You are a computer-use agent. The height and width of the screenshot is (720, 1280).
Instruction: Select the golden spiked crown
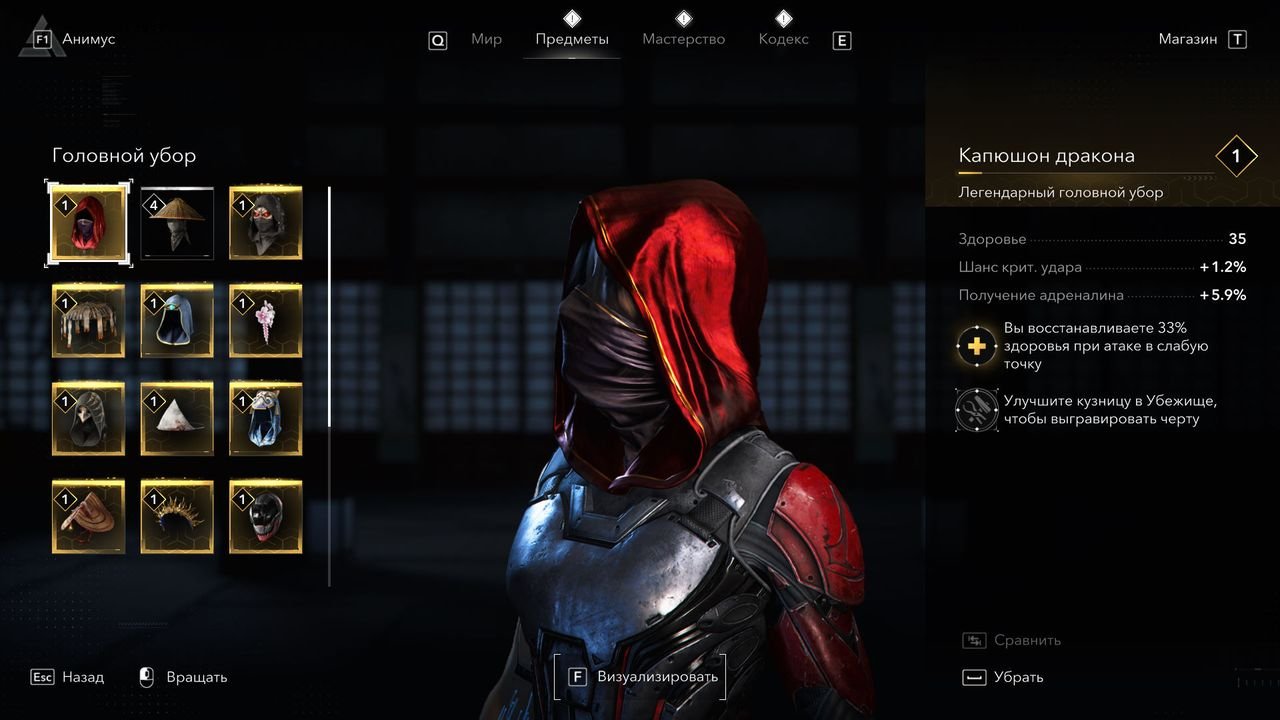tap(177, 517)
